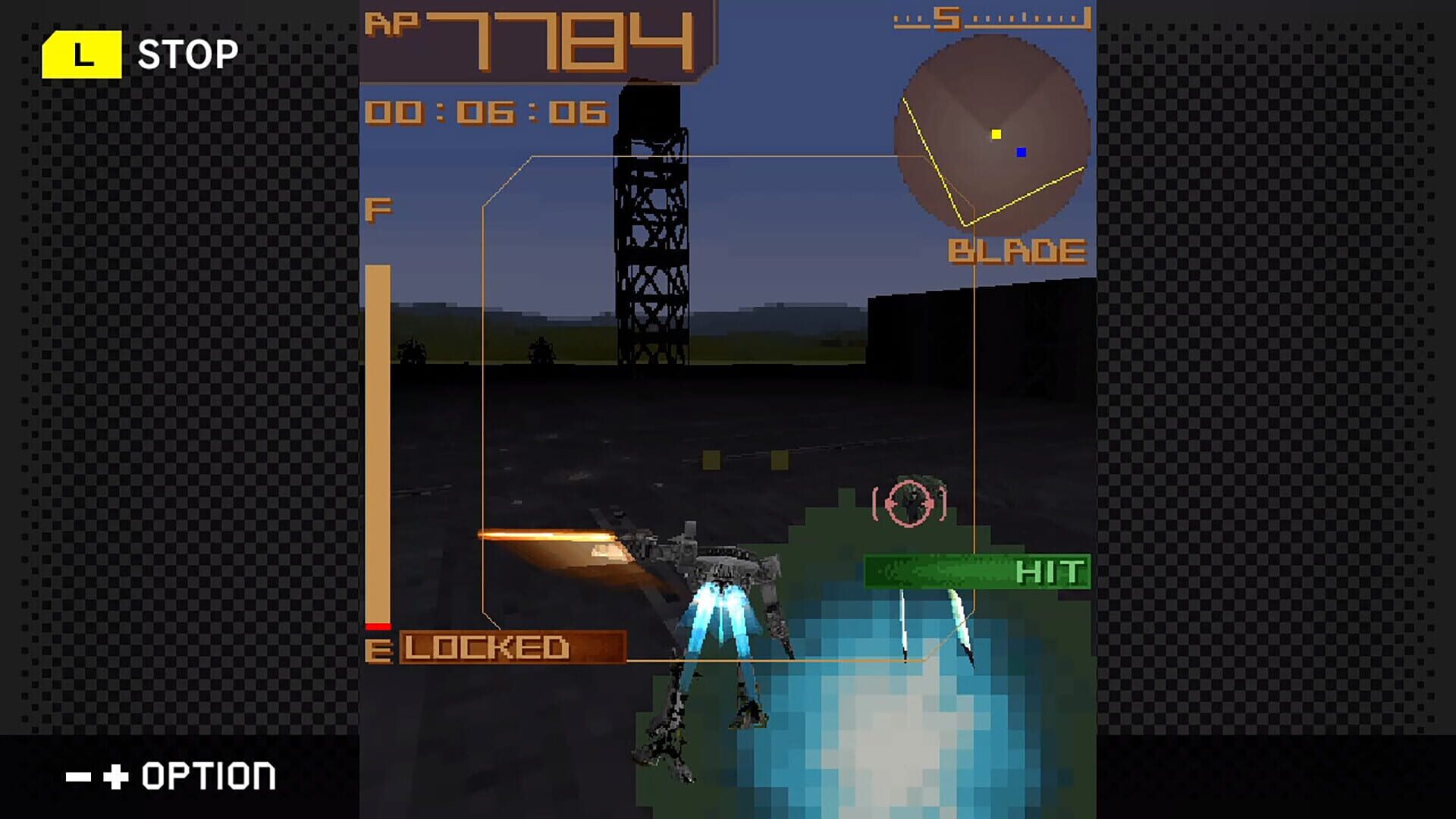Click the pink targeting reticle on the enemy

(907, 502)
